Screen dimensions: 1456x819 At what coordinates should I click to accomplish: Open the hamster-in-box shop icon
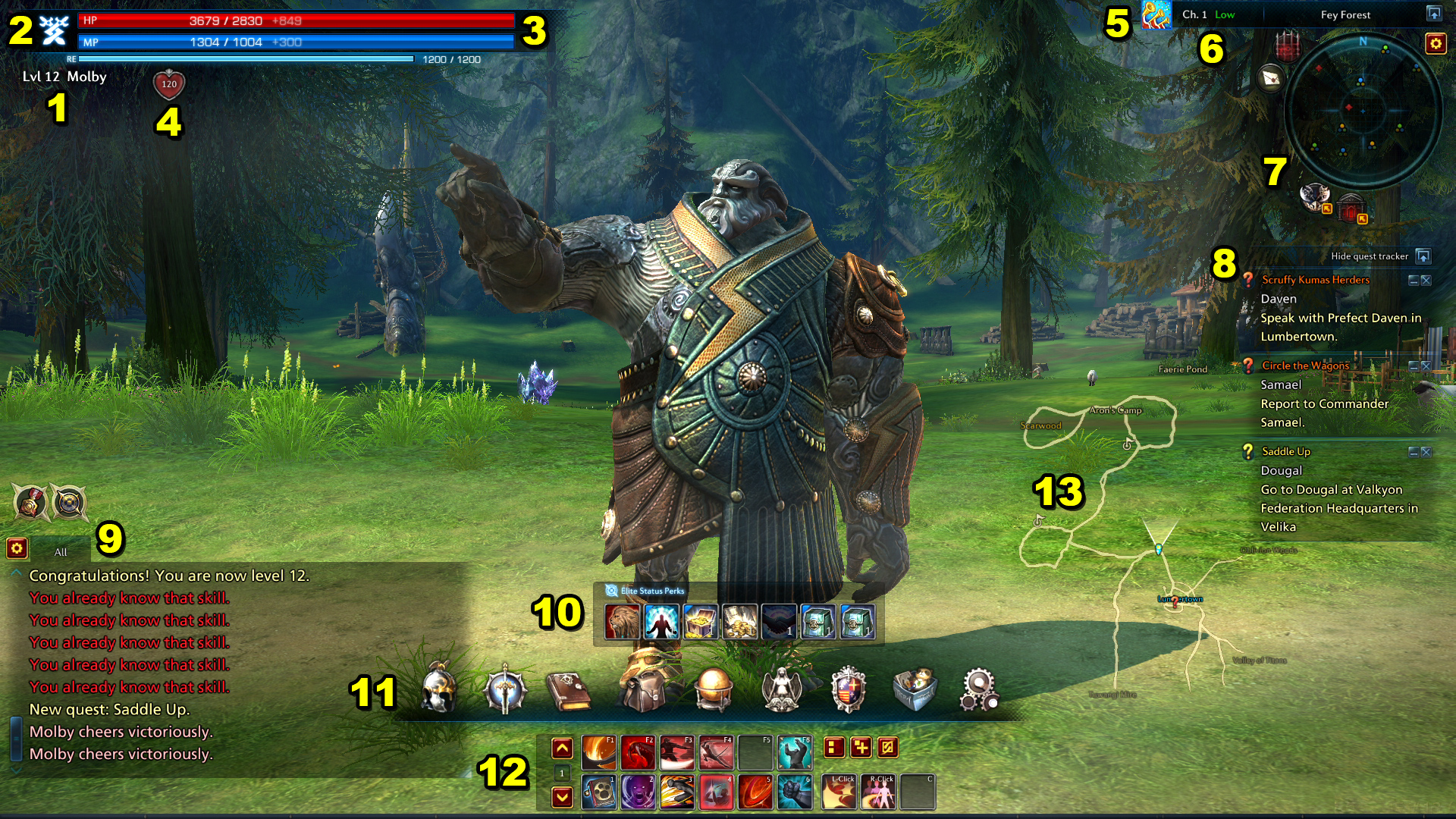(x=915, y=689)
